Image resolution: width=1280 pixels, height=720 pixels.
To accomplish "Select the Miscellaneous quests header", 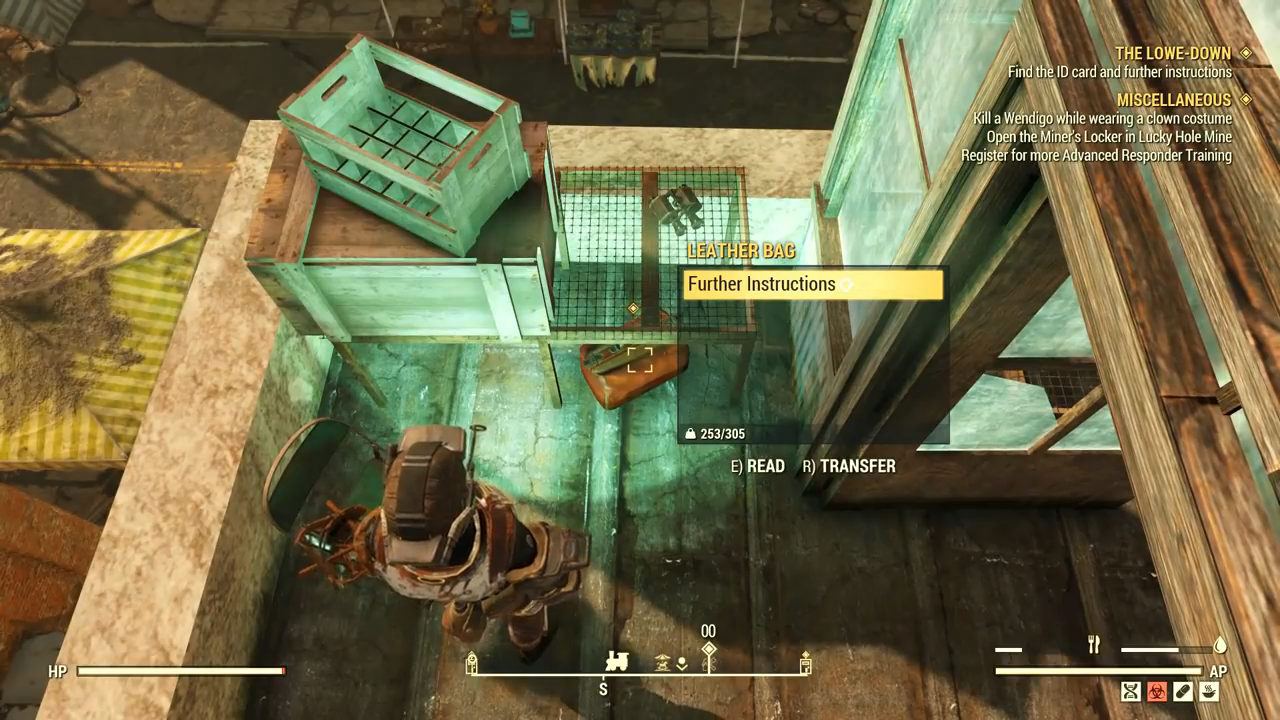I will [x=1173, y=100].
